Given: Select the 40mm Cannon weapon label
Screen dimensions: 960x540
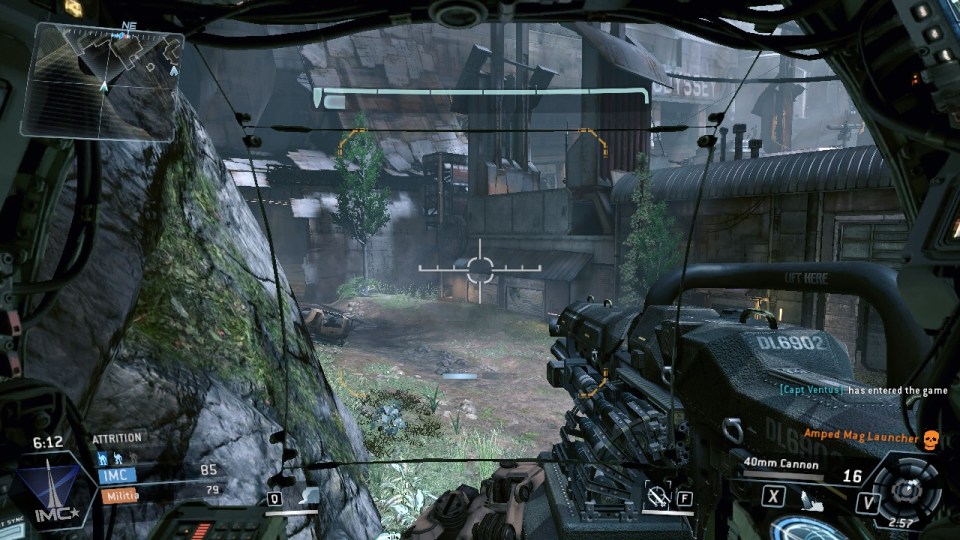Looking at the screenshot, I should point(782,463).
